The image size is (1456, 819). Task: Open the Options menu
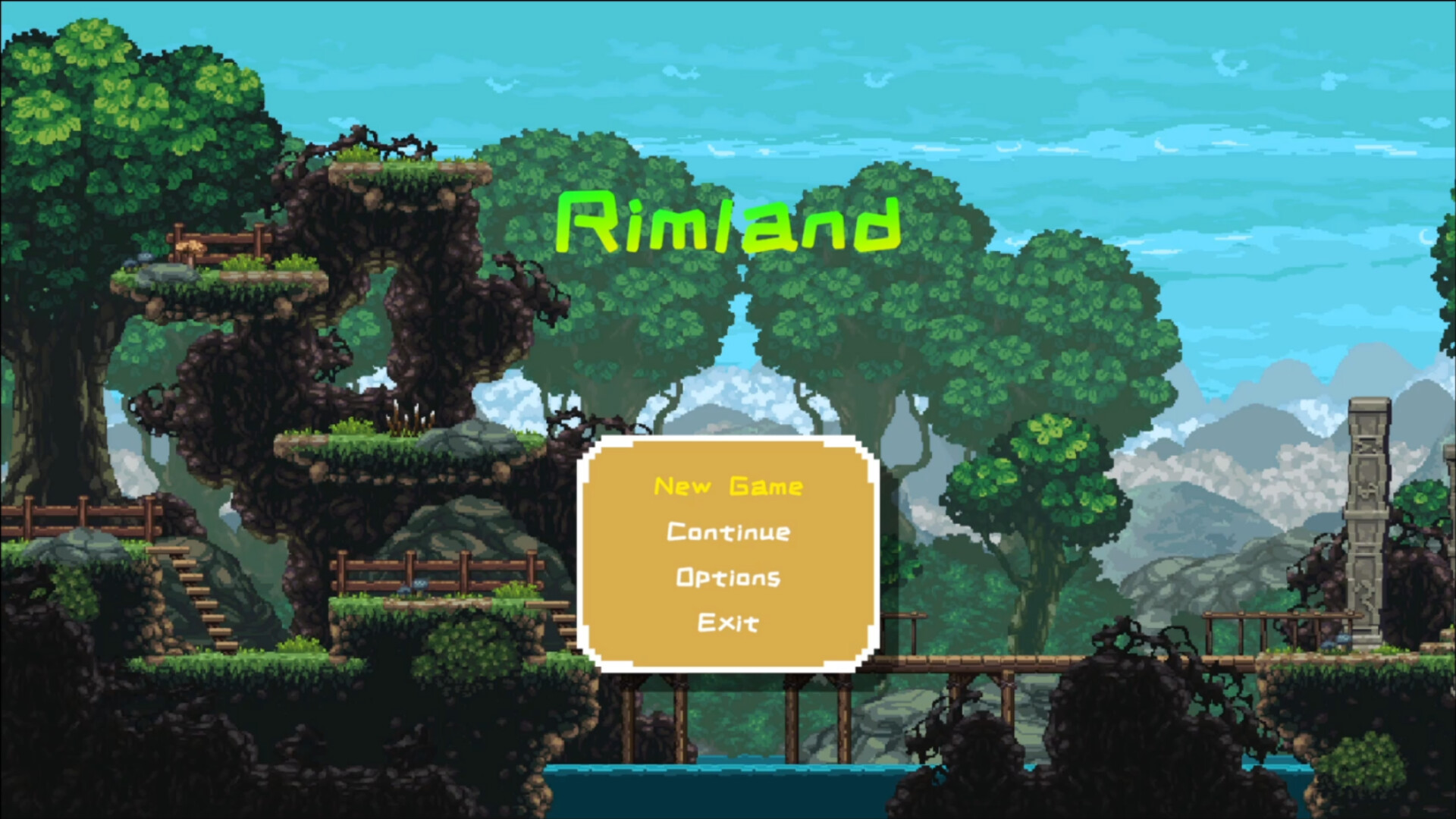pyautogui.click(x=727, y=578)
